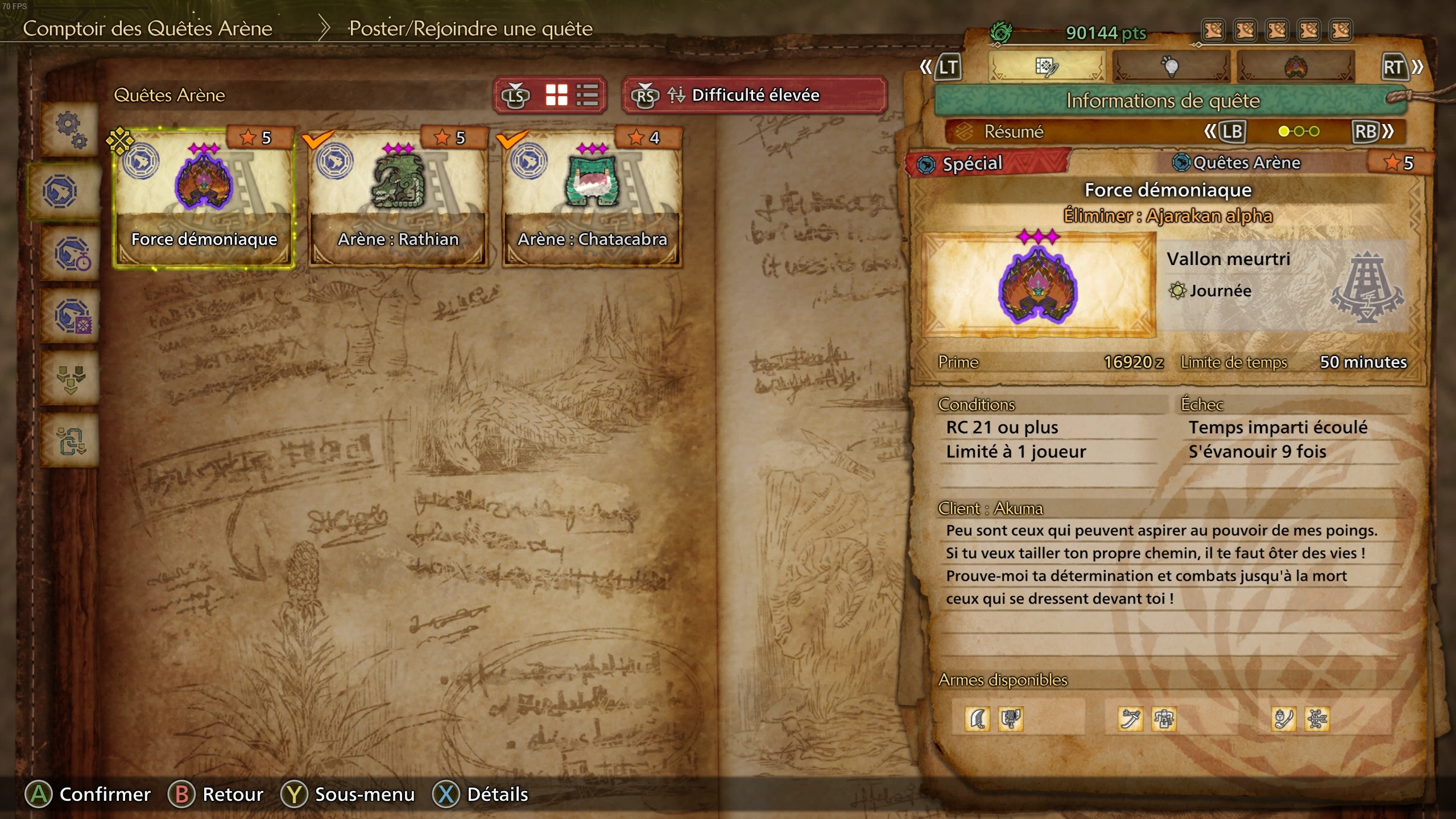1456x819 pixels.
Task: Click the Résumé page header
Action: (x=1014, y=132)
